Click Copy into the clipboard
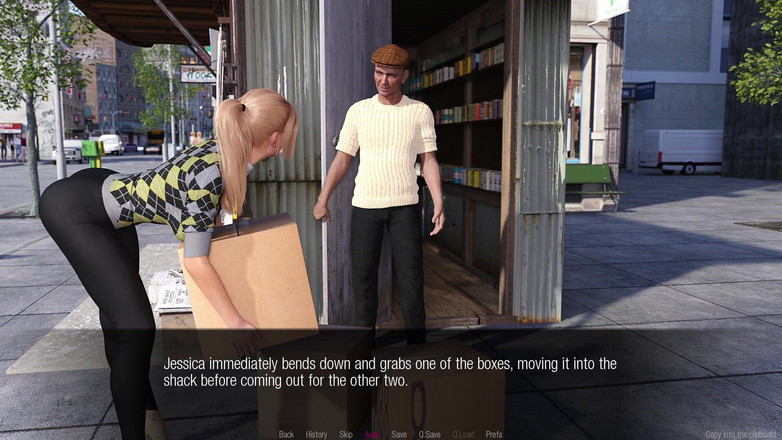 pyautogui.click(x=742, y=435)
